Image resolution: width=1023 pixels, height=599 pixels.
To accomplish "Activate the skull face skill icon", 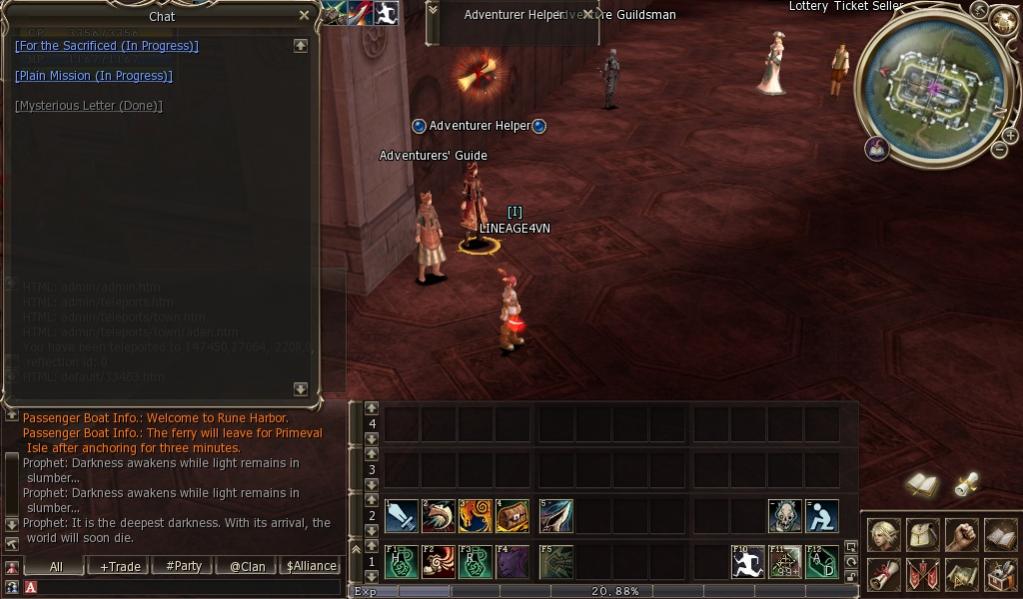I will pos(784,516).
